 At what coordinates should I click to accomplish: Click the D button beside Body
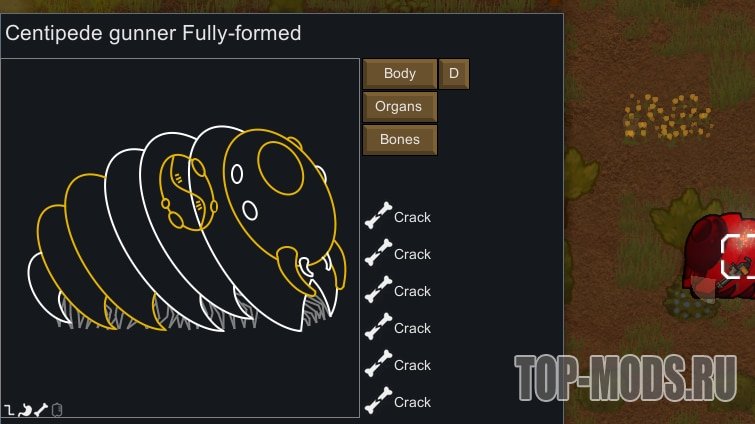point(454,73)
